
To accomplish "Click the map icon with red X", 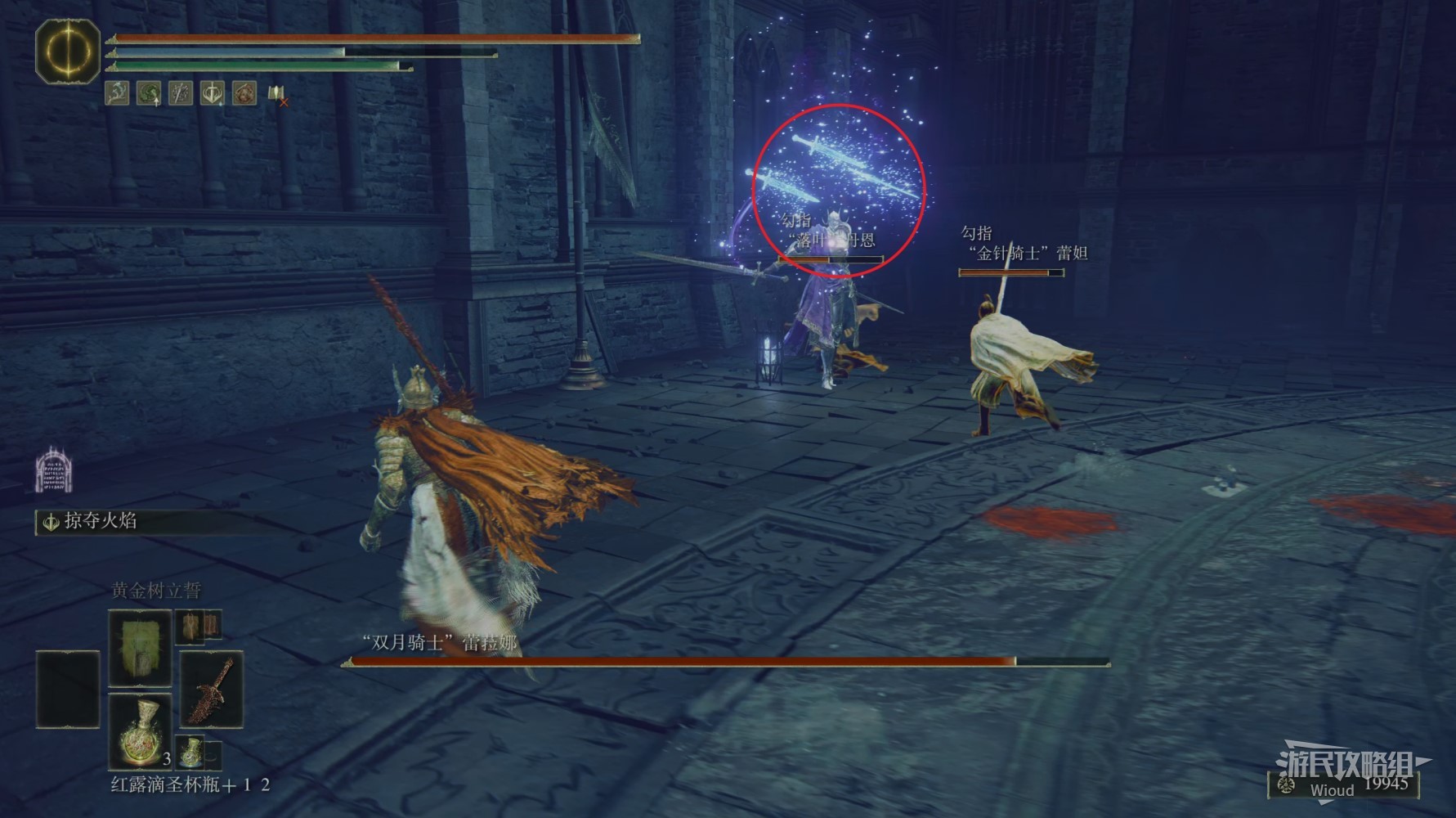I will (277, 95).
